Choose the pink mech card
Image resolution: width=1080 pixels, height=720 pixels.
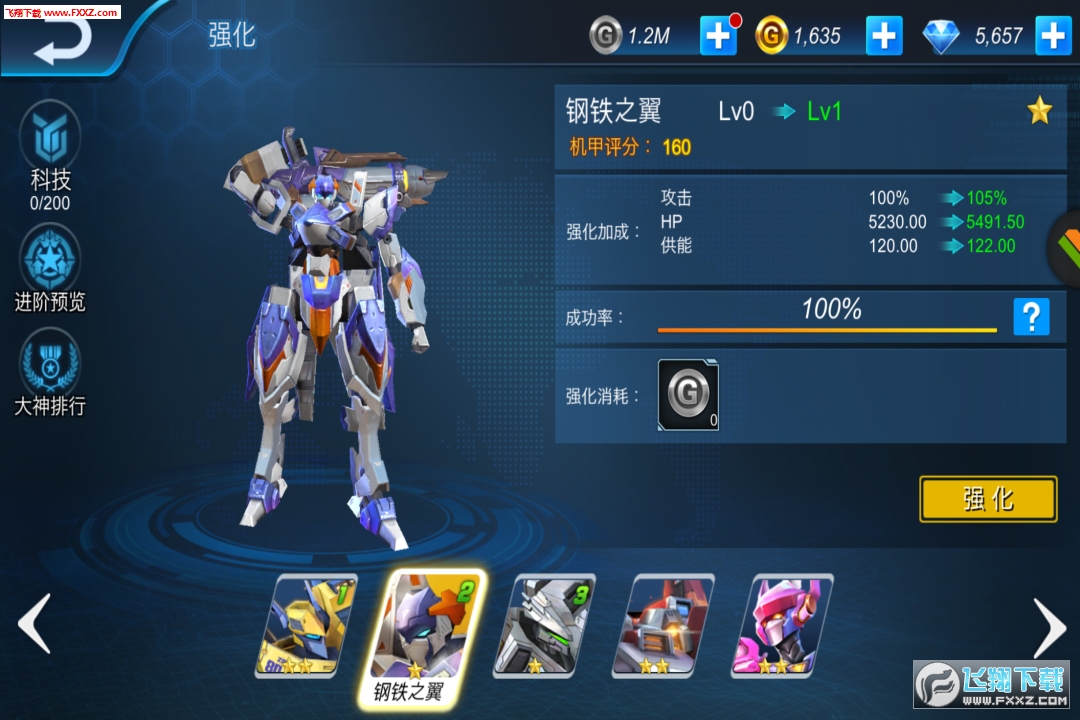point(783,625)
